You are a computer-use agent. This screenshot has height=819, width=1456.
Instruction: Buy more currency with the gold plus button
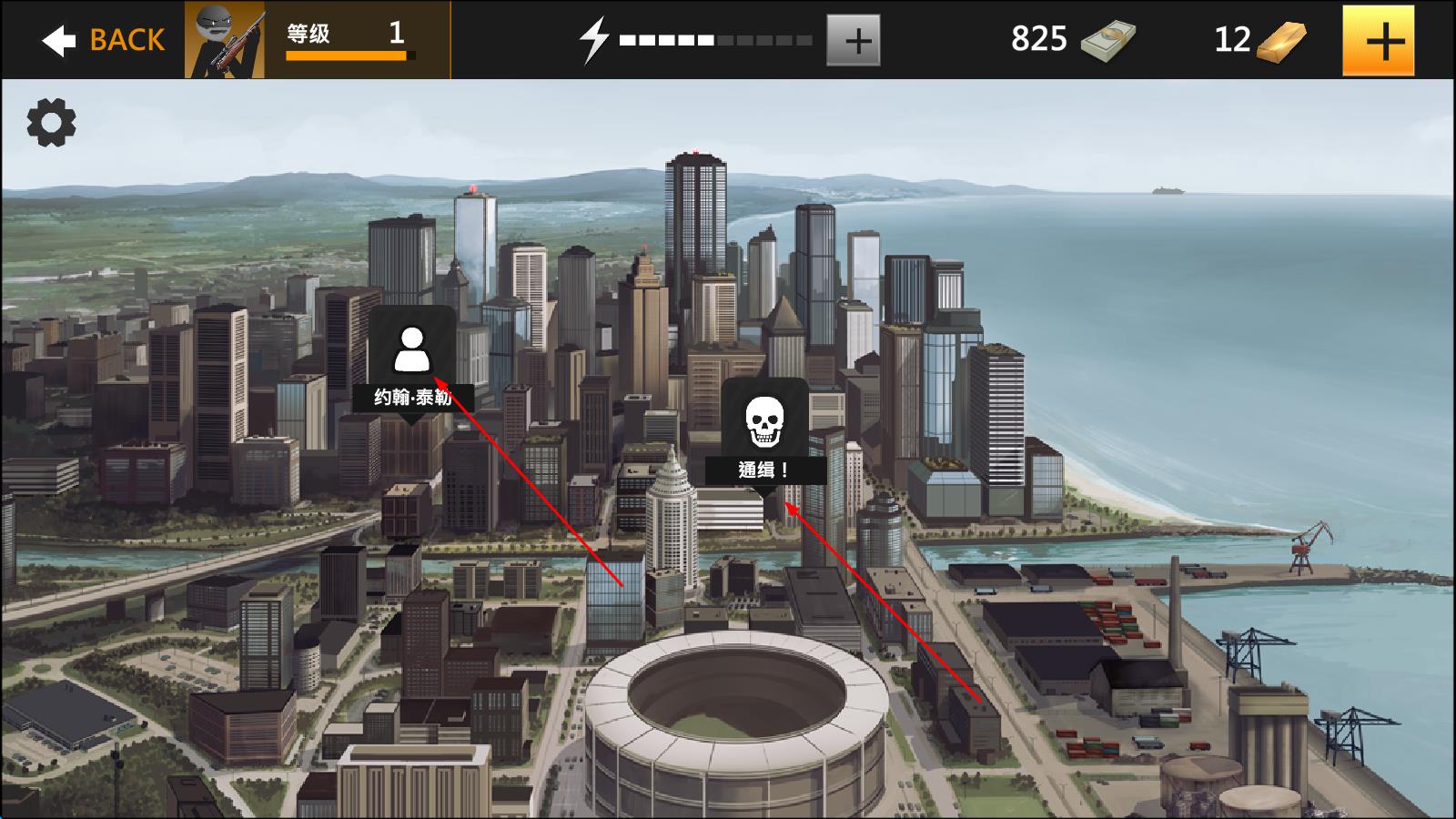(x=1378, y=40)
